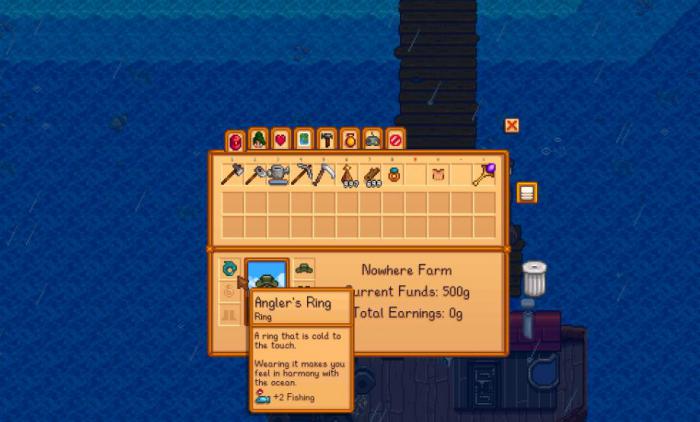The image size is (700, 422).
Task: Pick up the axe from the inventory
Action: 232,175
